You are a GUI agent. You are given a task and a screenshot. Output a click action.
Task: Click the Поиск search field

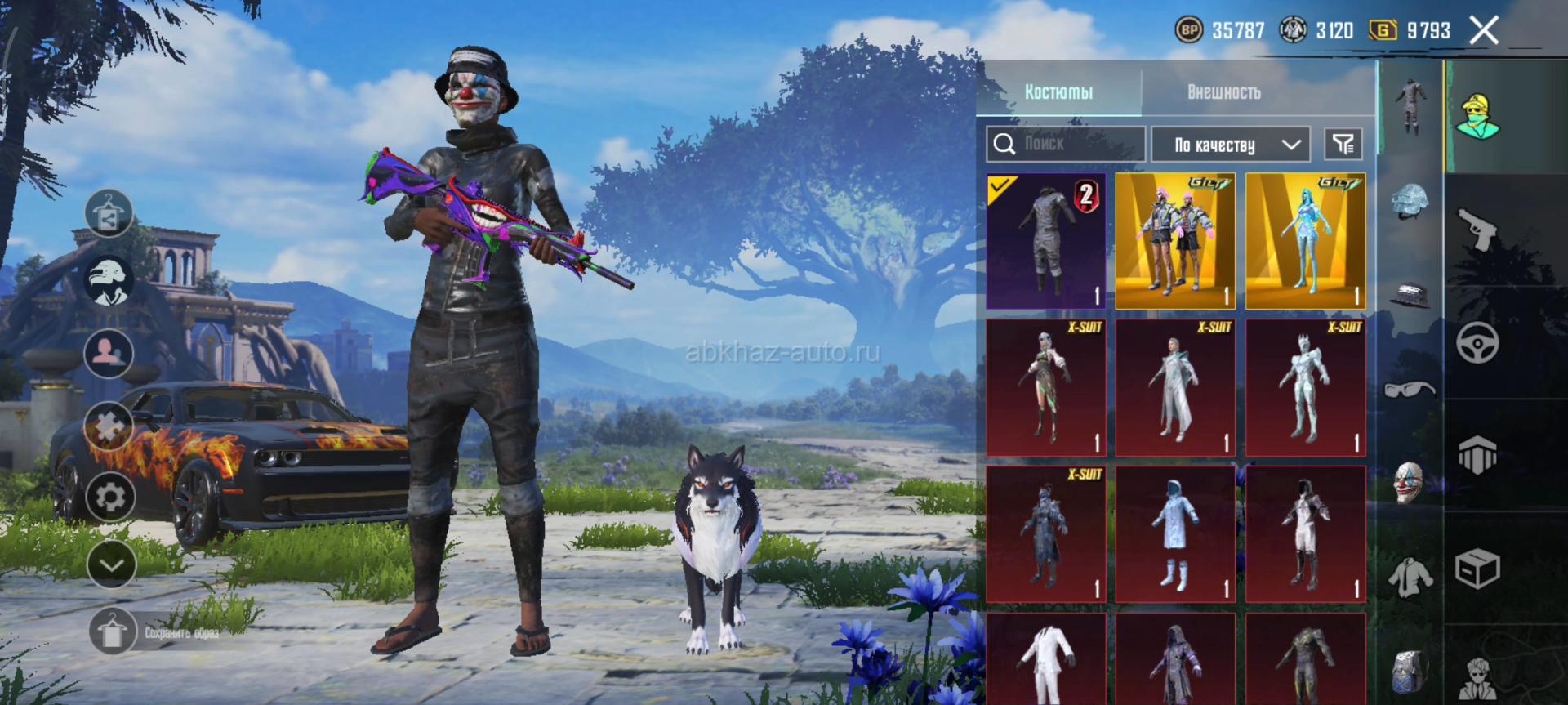1065,145
